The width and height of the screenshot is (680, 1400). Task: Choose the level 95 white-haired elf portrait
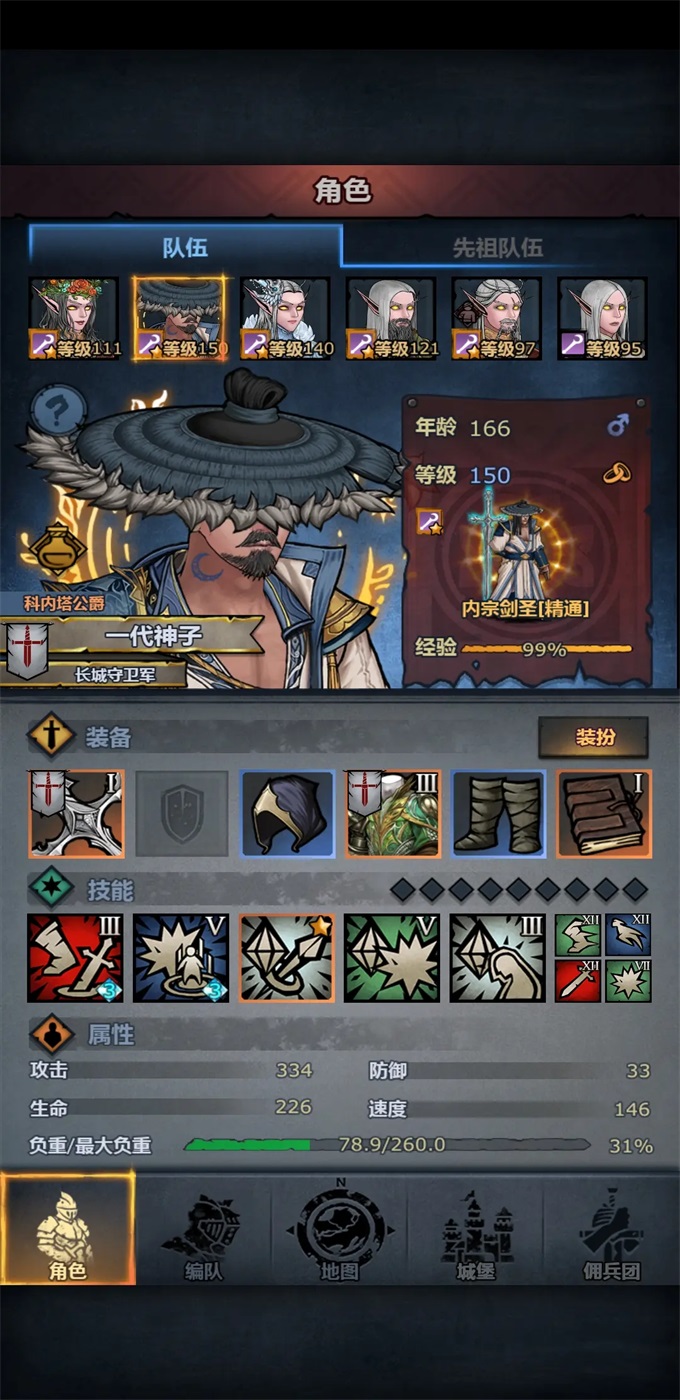602,319
